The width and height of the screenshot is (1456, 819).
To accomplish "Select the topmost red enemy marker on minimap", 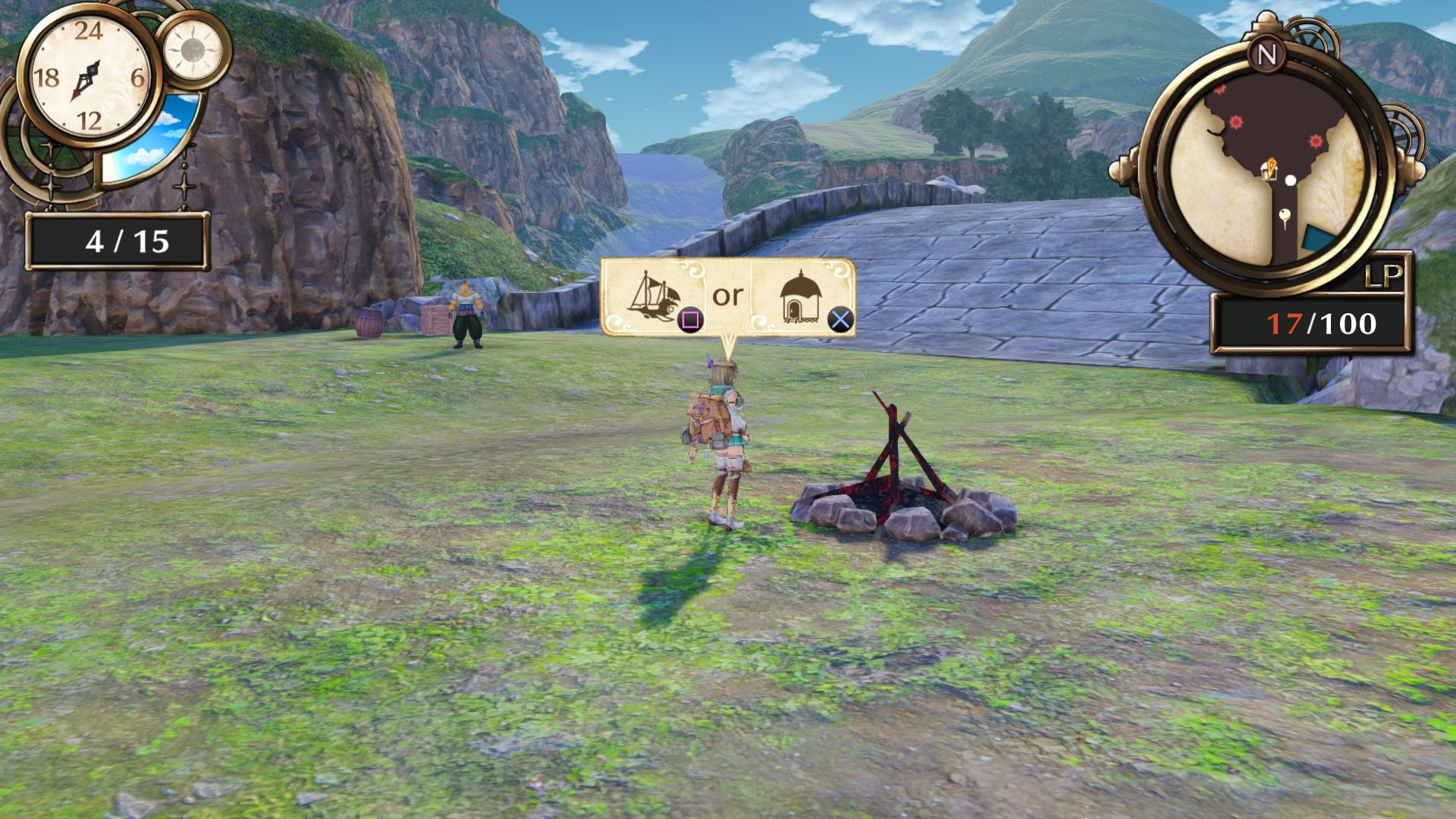I will [1219, 90].
